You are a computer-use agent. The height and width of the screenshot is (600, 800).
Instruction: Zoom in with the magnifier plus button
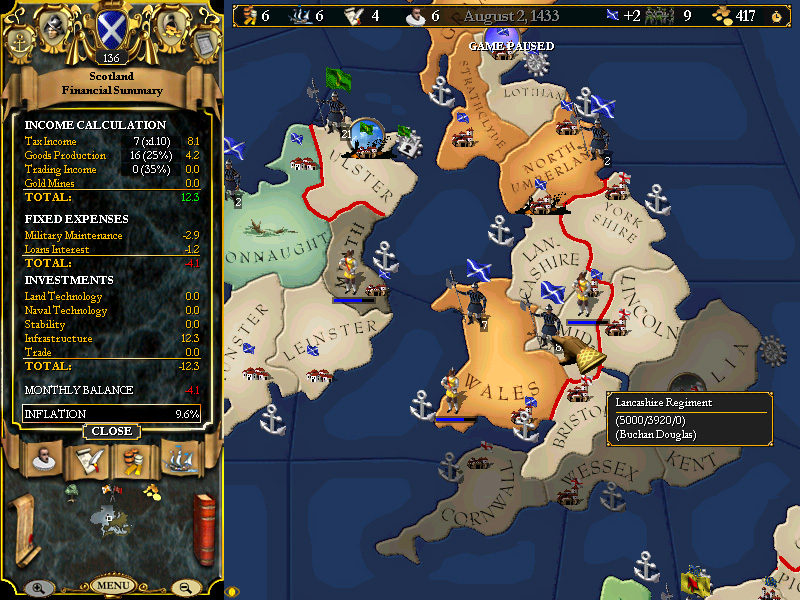pos(38,588)
